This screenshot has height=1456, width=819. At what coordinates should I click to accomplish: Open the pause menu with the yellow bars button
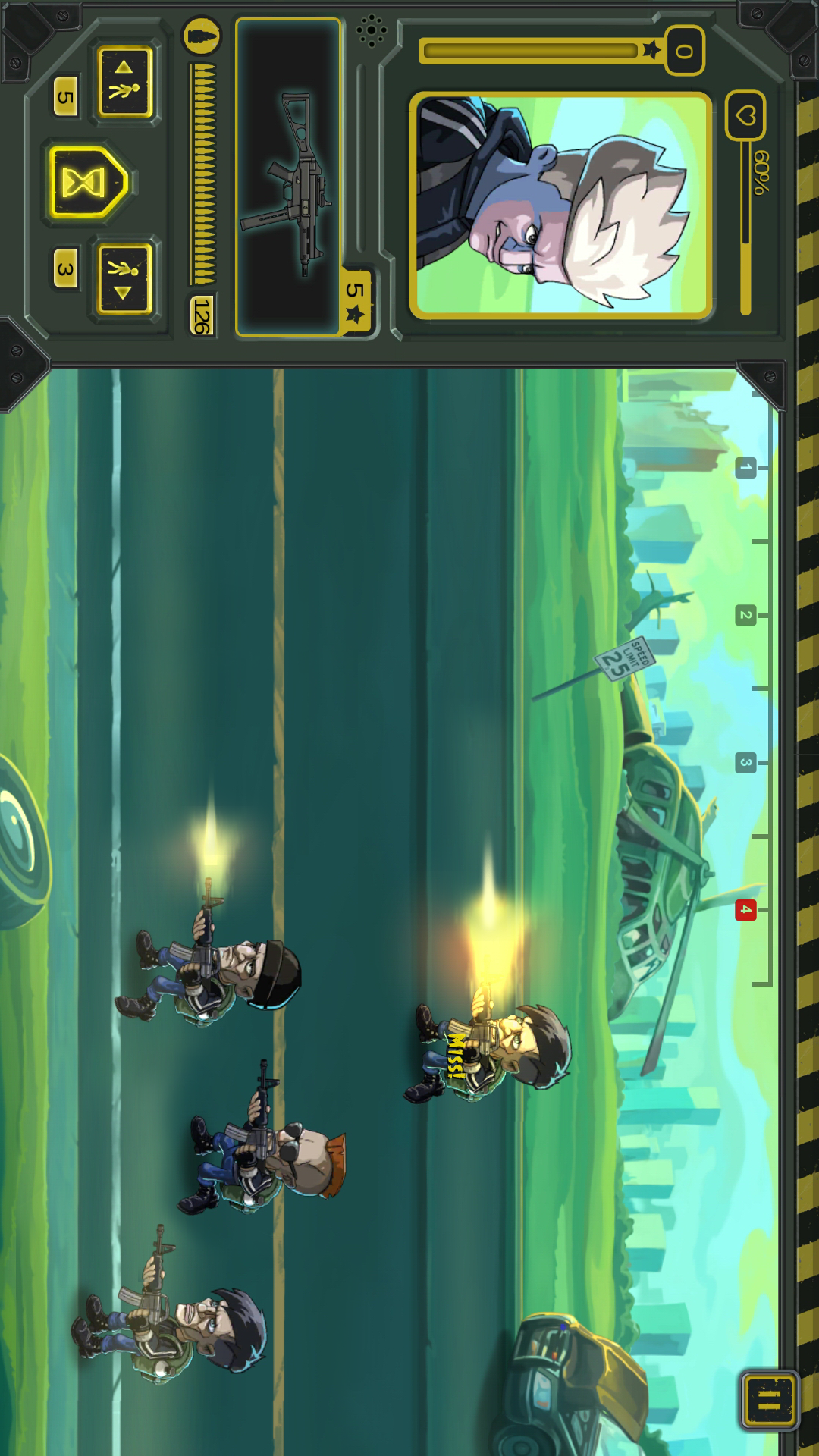click(768, 1399)
